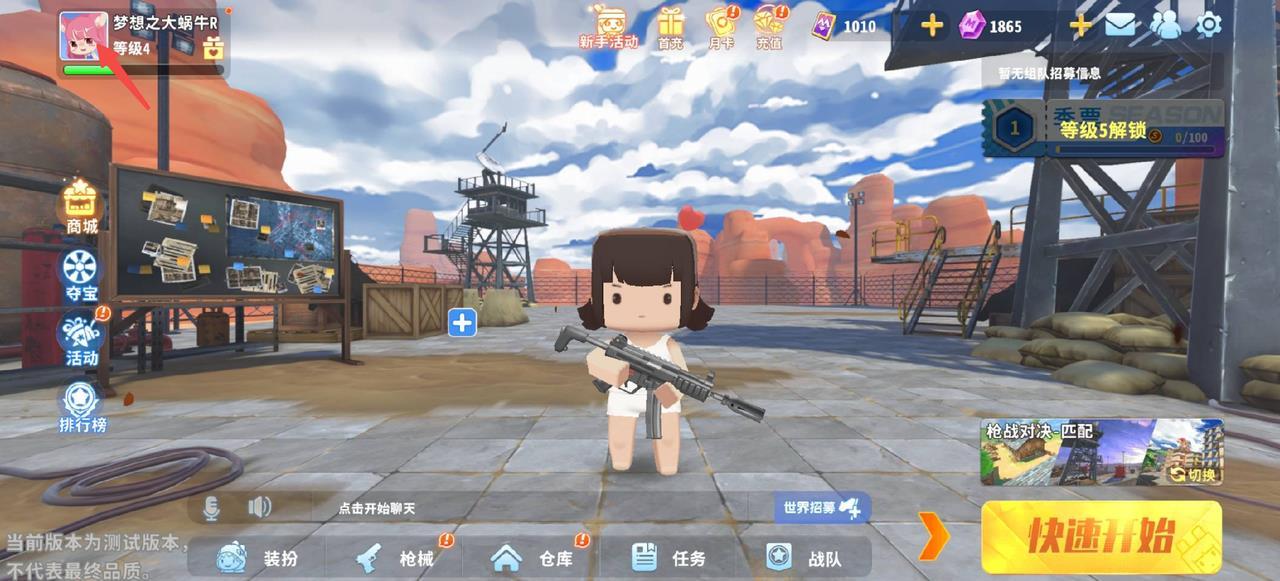Toggle the speaker sound icon
1280x581 pixels.
coord(259,508)
